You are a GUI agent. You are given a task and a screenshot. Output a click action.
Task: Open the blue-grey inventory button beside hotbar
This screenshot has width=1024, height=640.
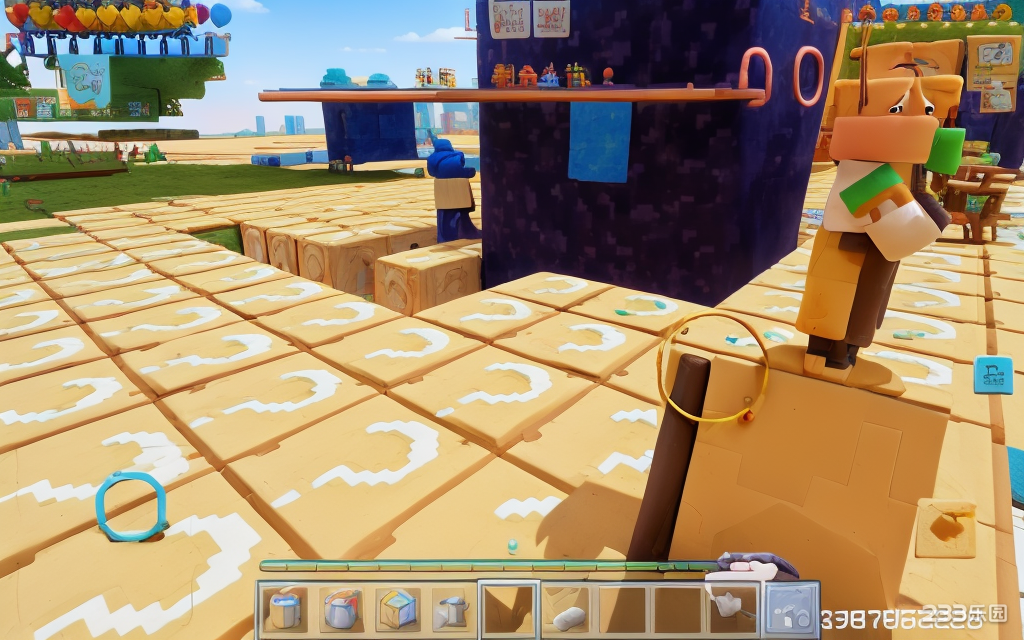click(790, 609)
